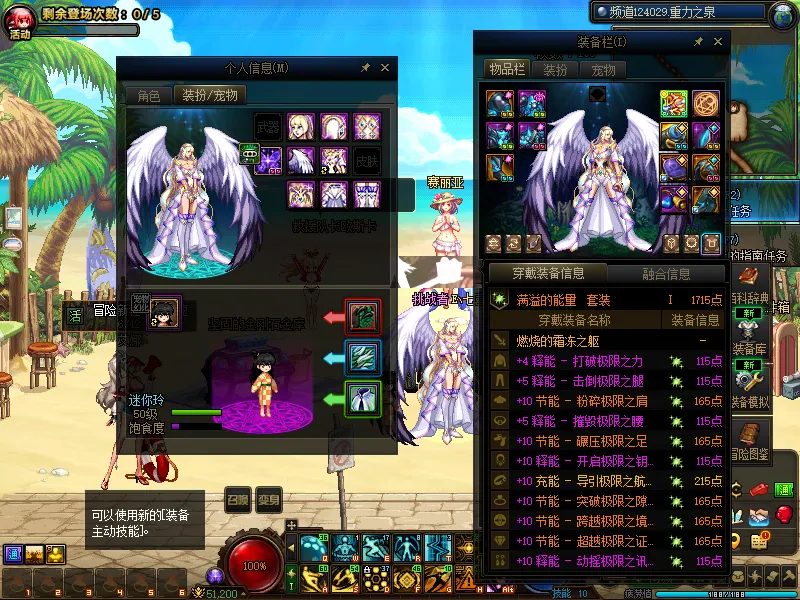Switch to the 角色 character tab
The height and width of the screenshot is (600, 800).
pos(148,96)
